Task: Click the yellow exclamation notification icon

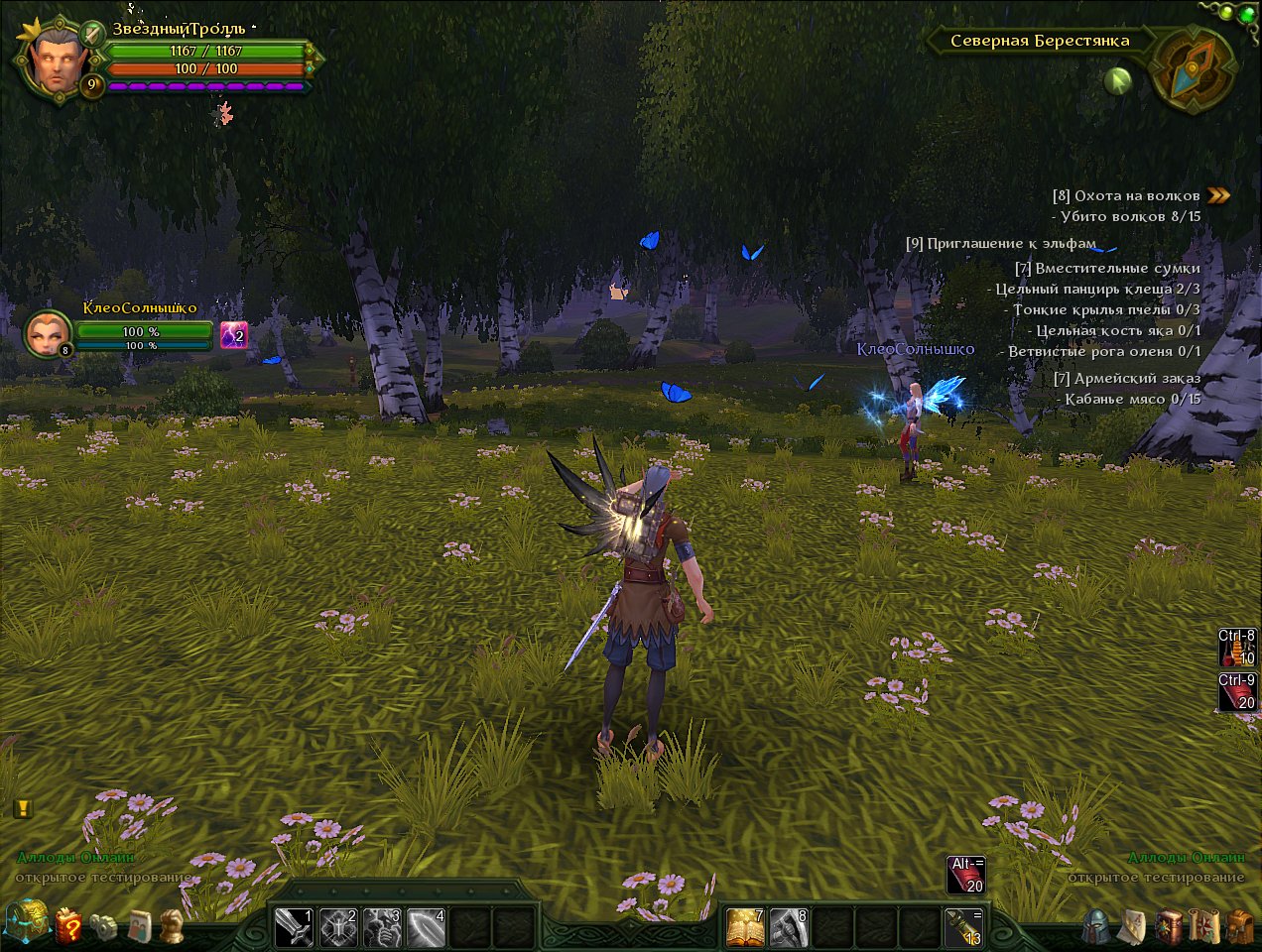Action: pyautogui.click(x=23, y=808)
